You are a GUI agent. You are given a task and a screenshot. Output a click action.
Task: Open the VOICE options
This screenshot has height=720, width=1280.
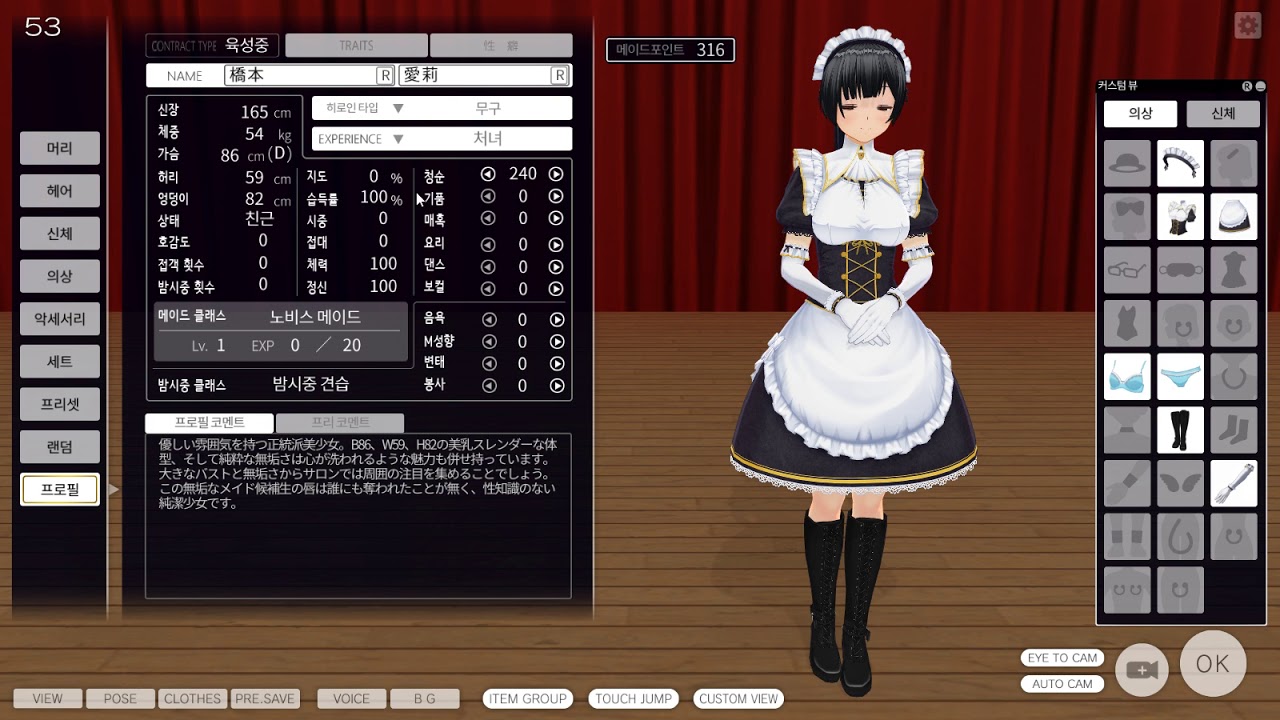[x=351, y=699]
